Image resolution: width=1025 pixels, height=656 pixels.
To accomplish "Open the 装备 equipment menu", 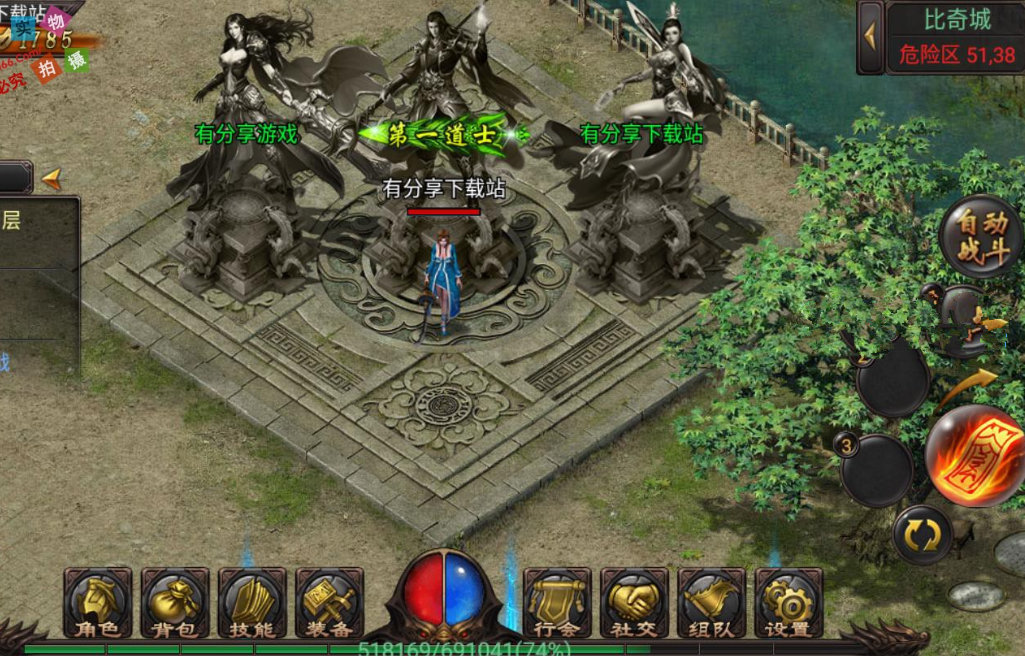I will pos(329,604).
